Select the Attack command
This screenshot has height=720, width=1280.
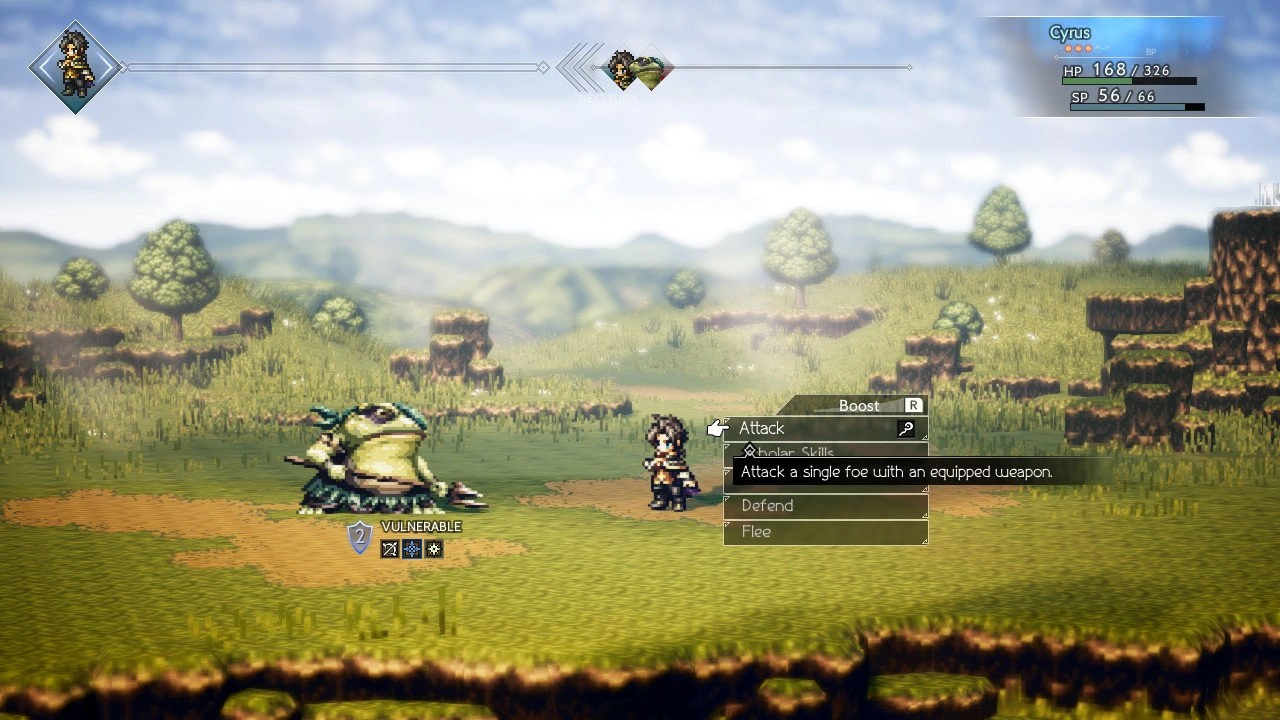[763, 428]
